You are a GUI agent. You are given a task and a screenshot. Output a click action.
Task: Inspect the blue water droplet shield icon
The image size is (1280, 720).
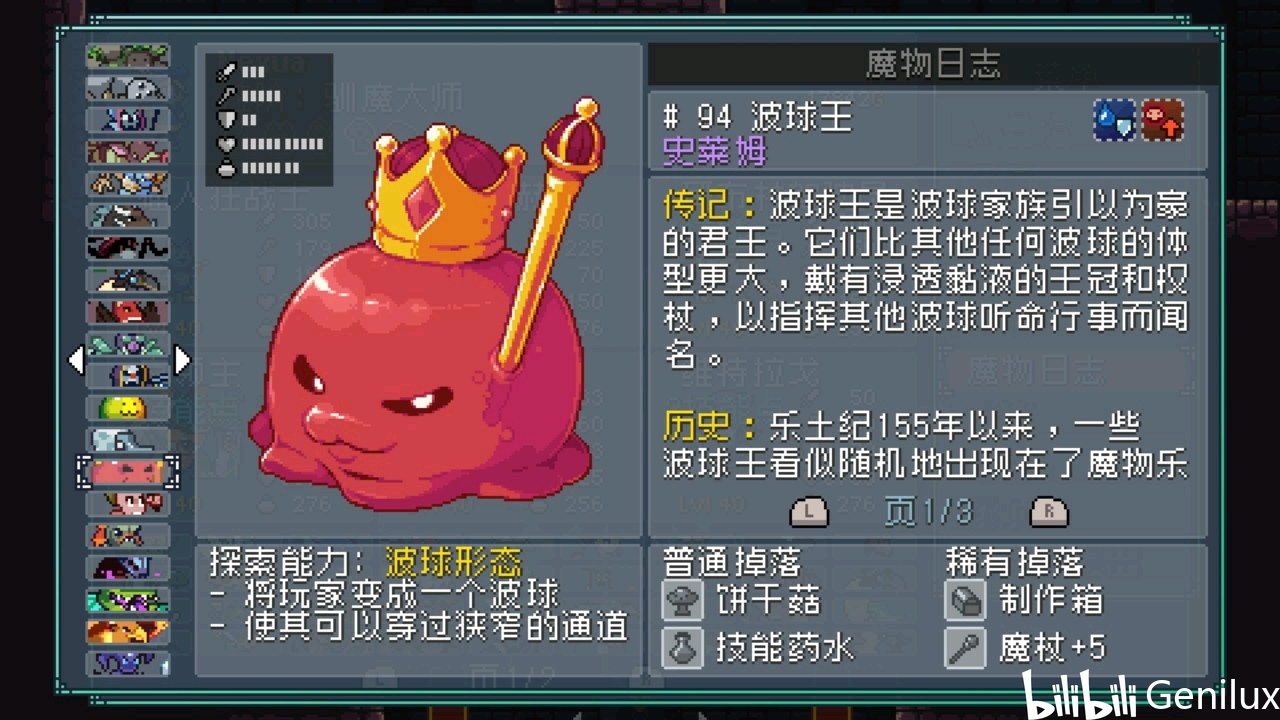1114,120
